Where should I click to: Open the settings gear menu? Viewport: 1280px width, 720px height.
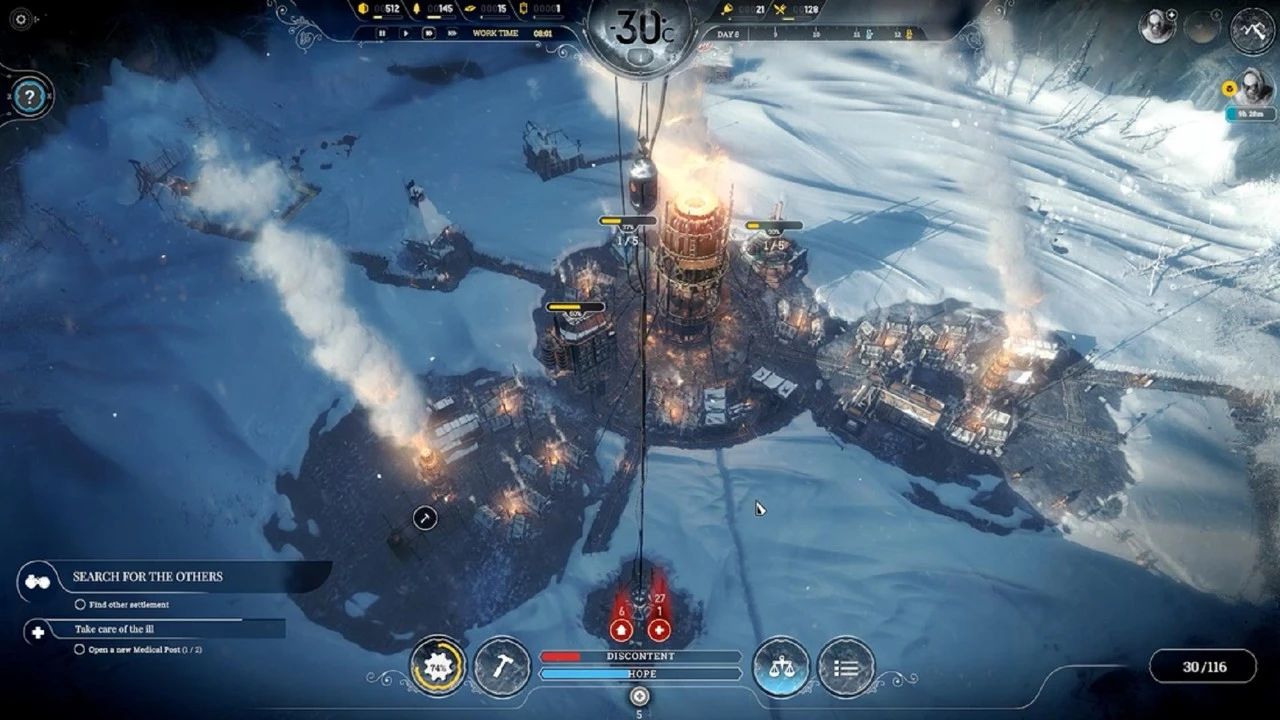pyautogui.click(x=20, y=19)
